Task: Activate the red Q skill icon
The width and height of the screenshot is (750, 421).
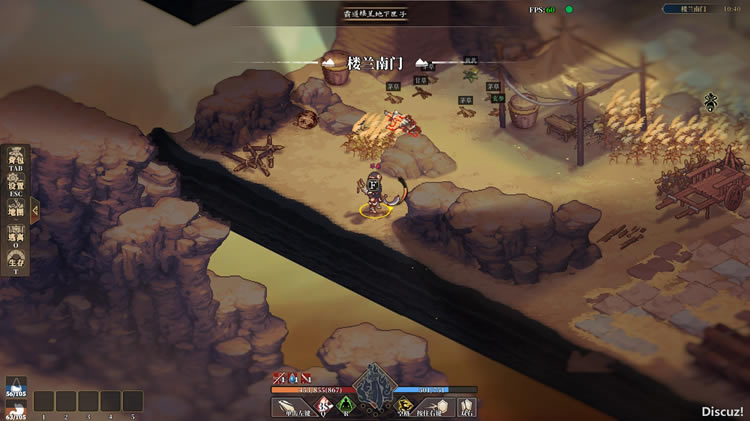Action: 324,406
